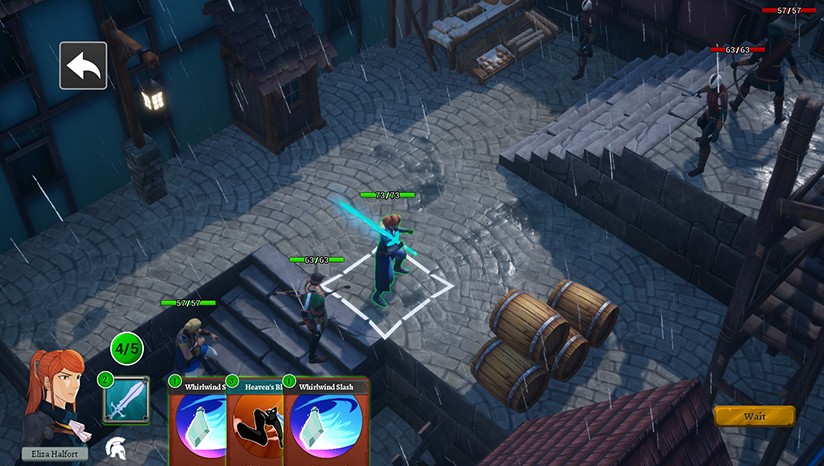This screenshot has height=466, width=824.
Task: Click the back arrow button
Action: click(83, 66)
